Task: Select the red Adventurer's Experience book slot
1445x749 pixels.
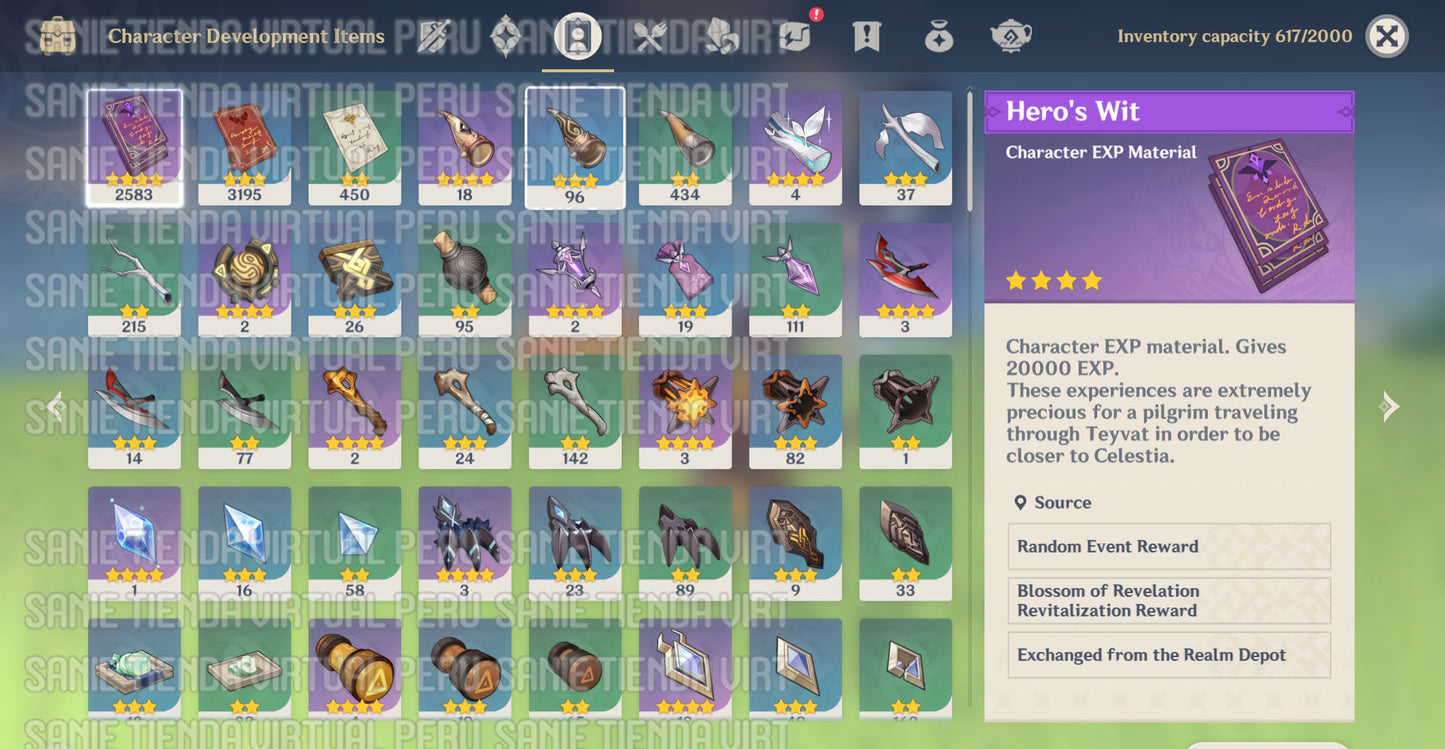Action: [244, 147]
